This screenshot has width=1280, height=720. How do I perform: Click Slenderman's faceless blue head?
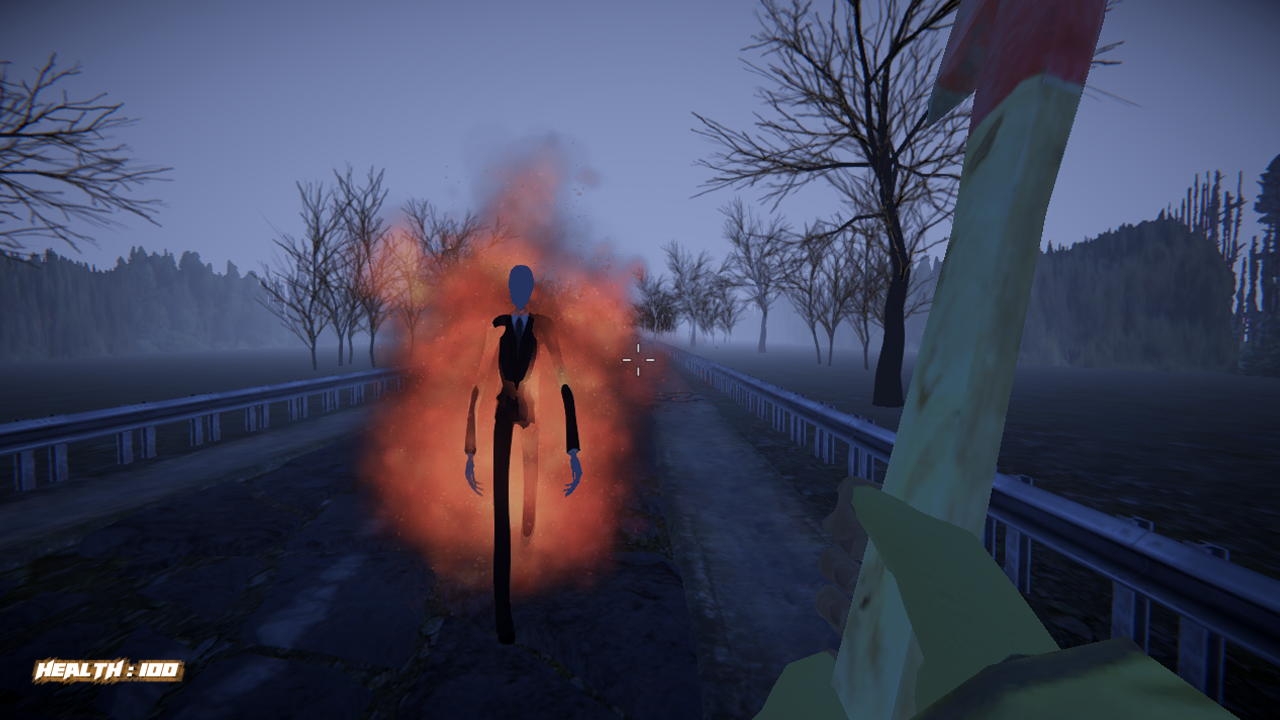point(522,285)
